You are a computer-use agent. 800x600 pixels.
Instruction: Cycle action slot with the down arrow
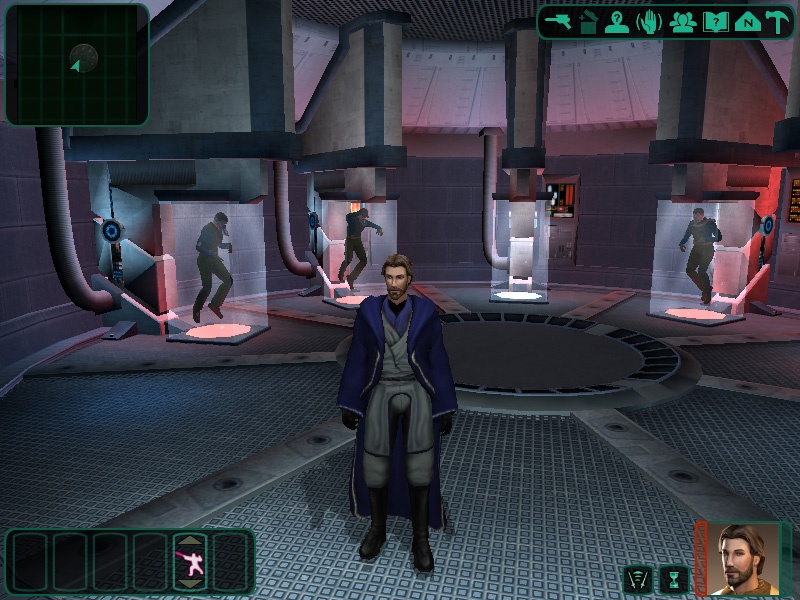pyautogui.click(x=189, y=585)
